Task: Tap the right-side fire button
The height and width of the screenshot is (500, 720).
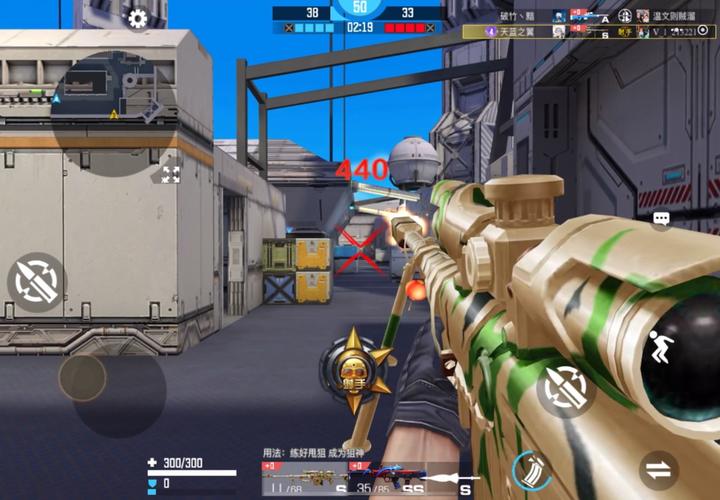Action: coord(566,388)
